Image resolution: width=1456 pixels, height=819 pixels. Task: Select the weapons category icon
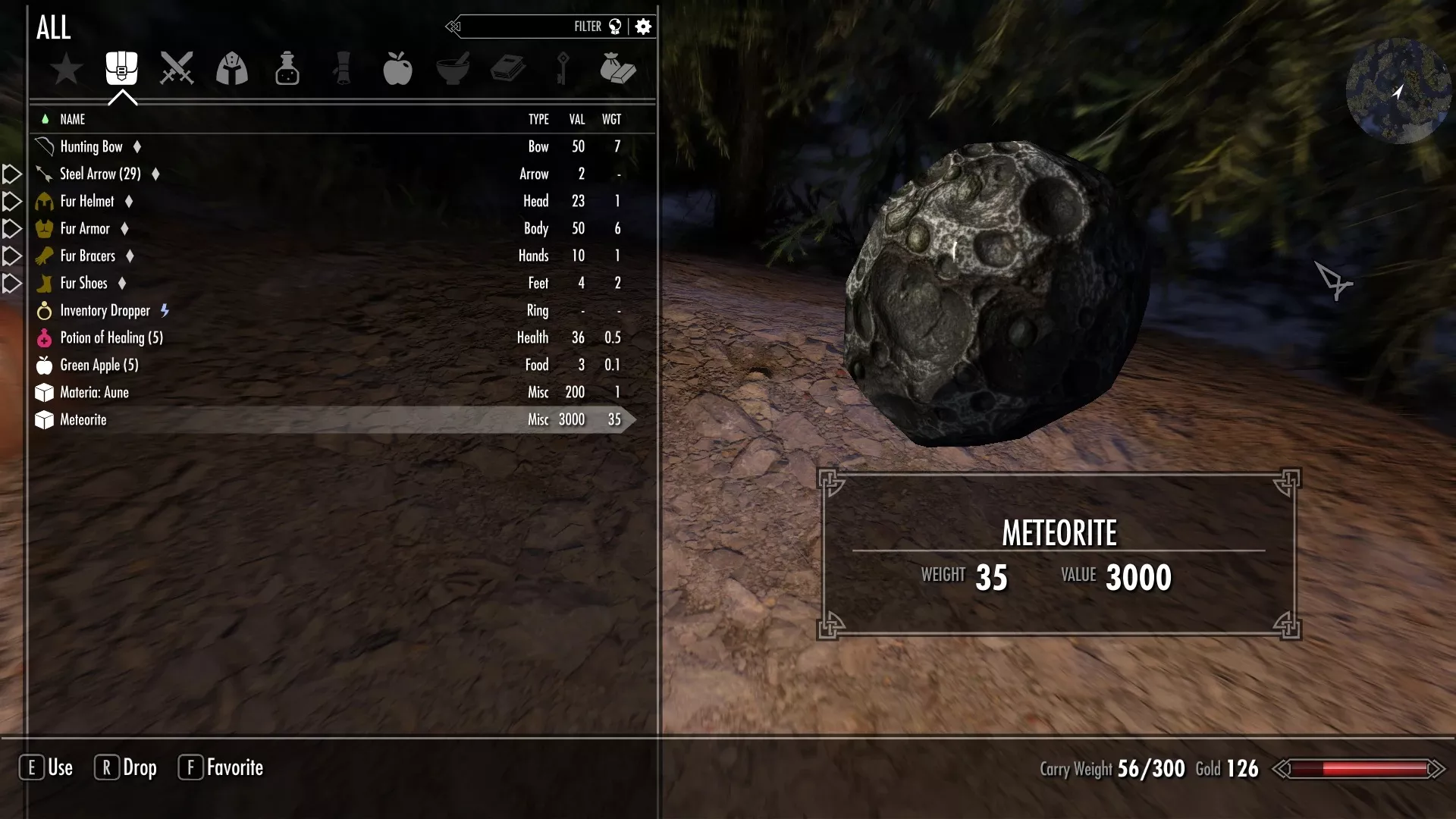[176, 68]
